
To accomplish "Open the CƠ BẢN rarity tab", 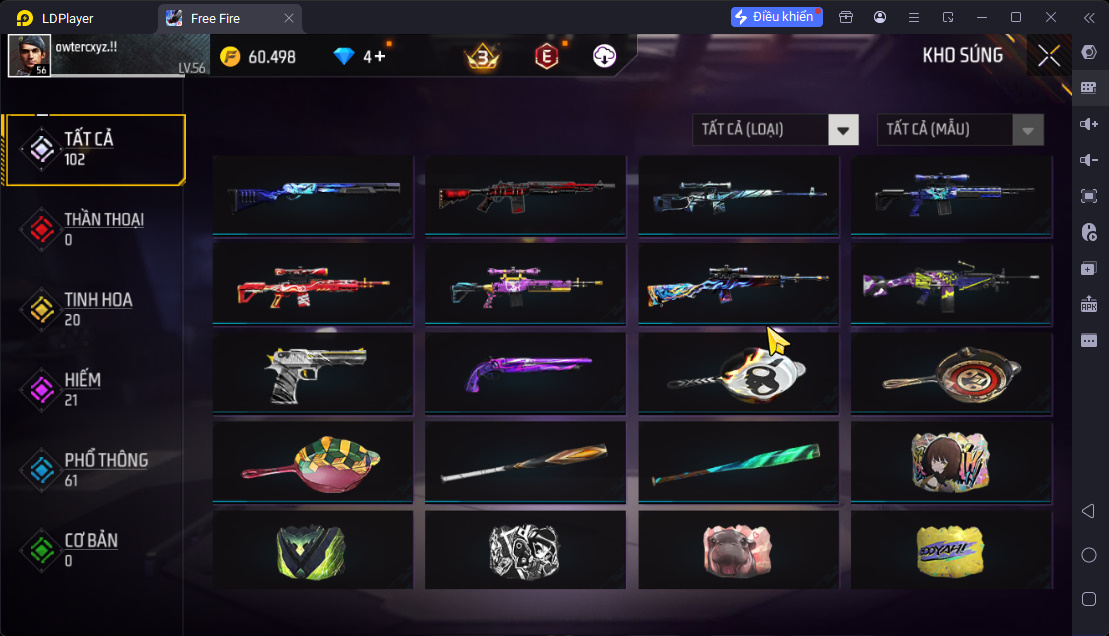I will pos(94,549).
